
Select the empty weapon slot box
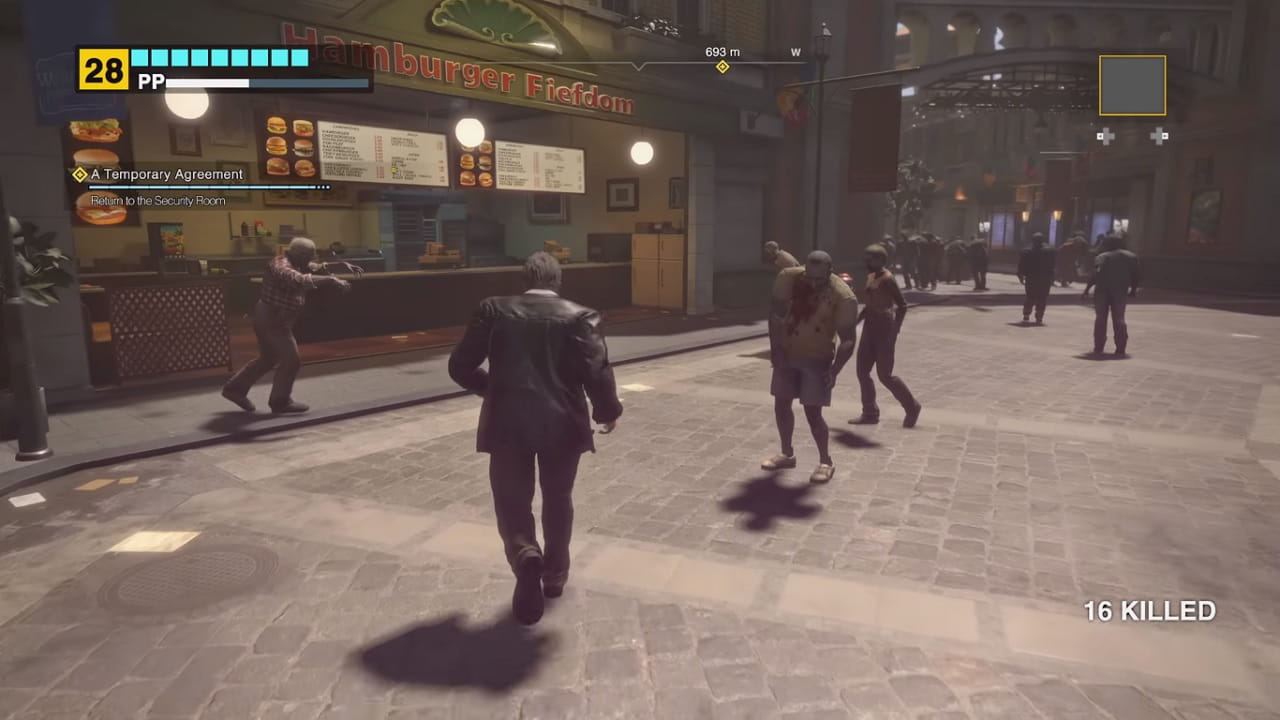click(1133, 85)
